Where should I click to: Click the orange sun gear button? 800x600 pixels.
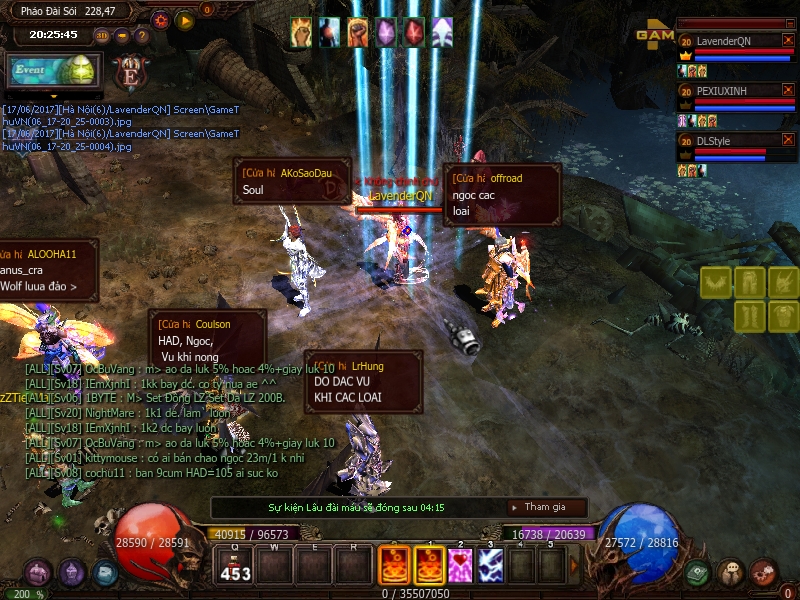[161, 19]
